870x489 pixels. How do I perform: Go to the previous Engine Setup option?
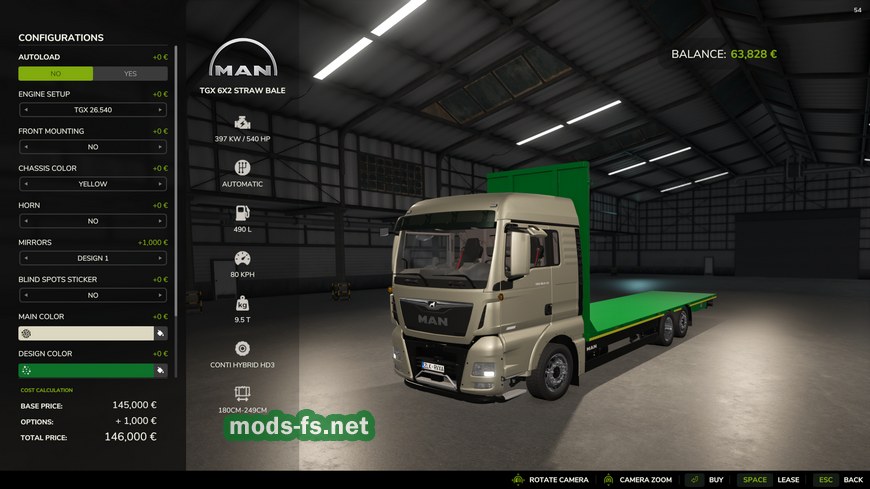(24, 110)
